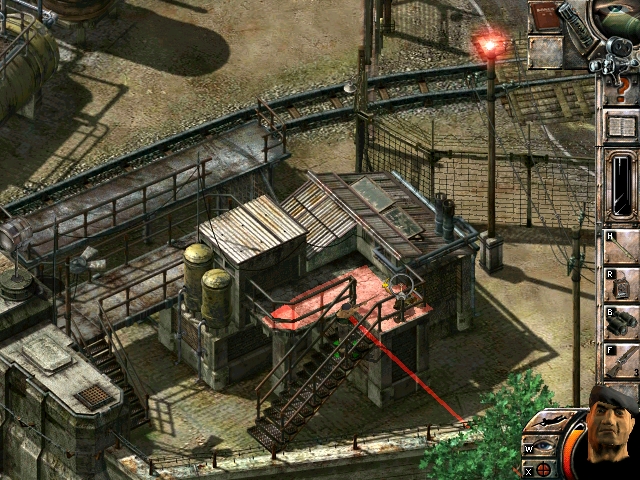
Task: Select the radio item in slot R
Action: pyautogui.click(x=621, y=283)
